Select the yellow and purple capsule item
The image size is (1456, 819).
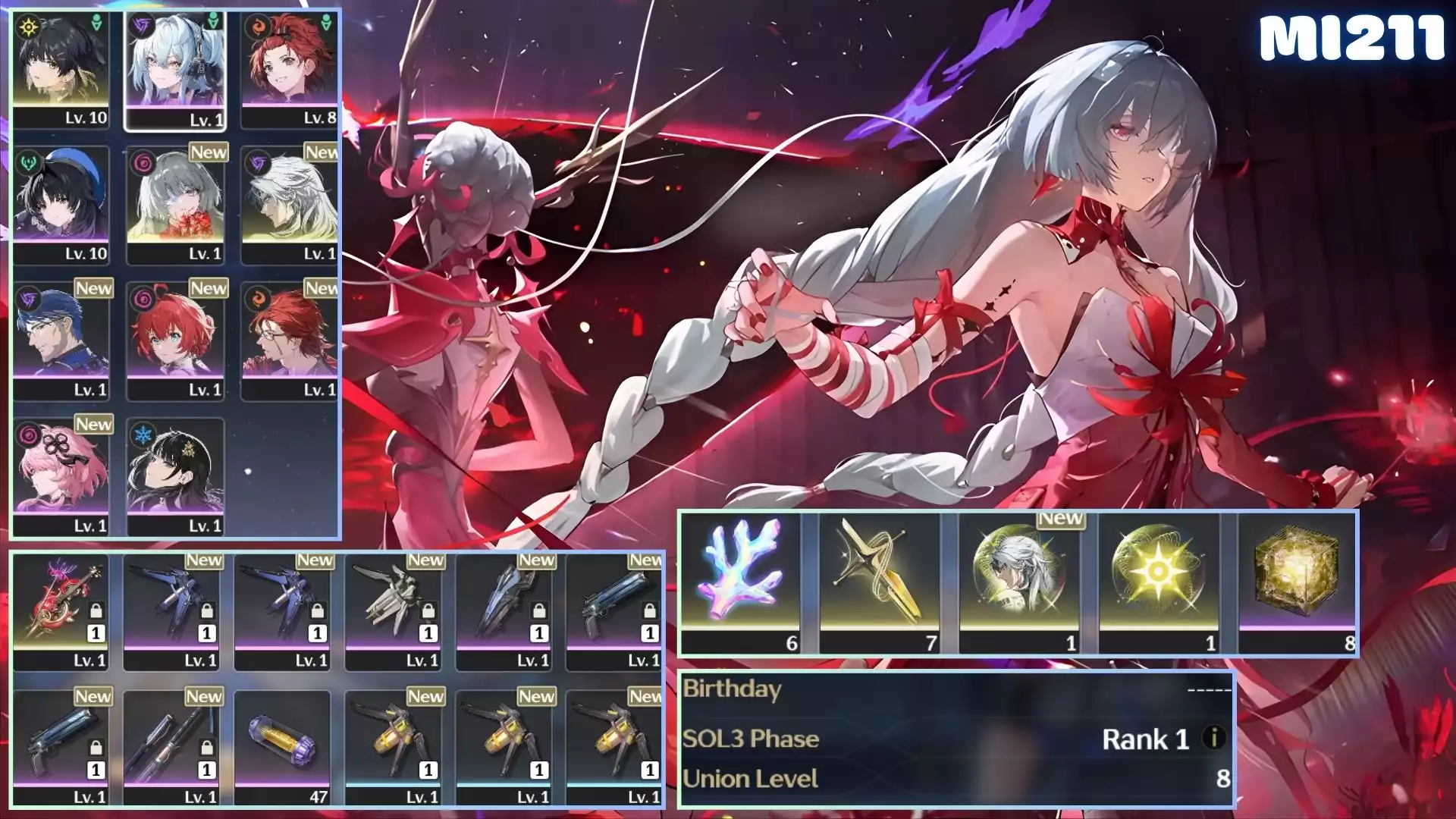click(282, 748)
